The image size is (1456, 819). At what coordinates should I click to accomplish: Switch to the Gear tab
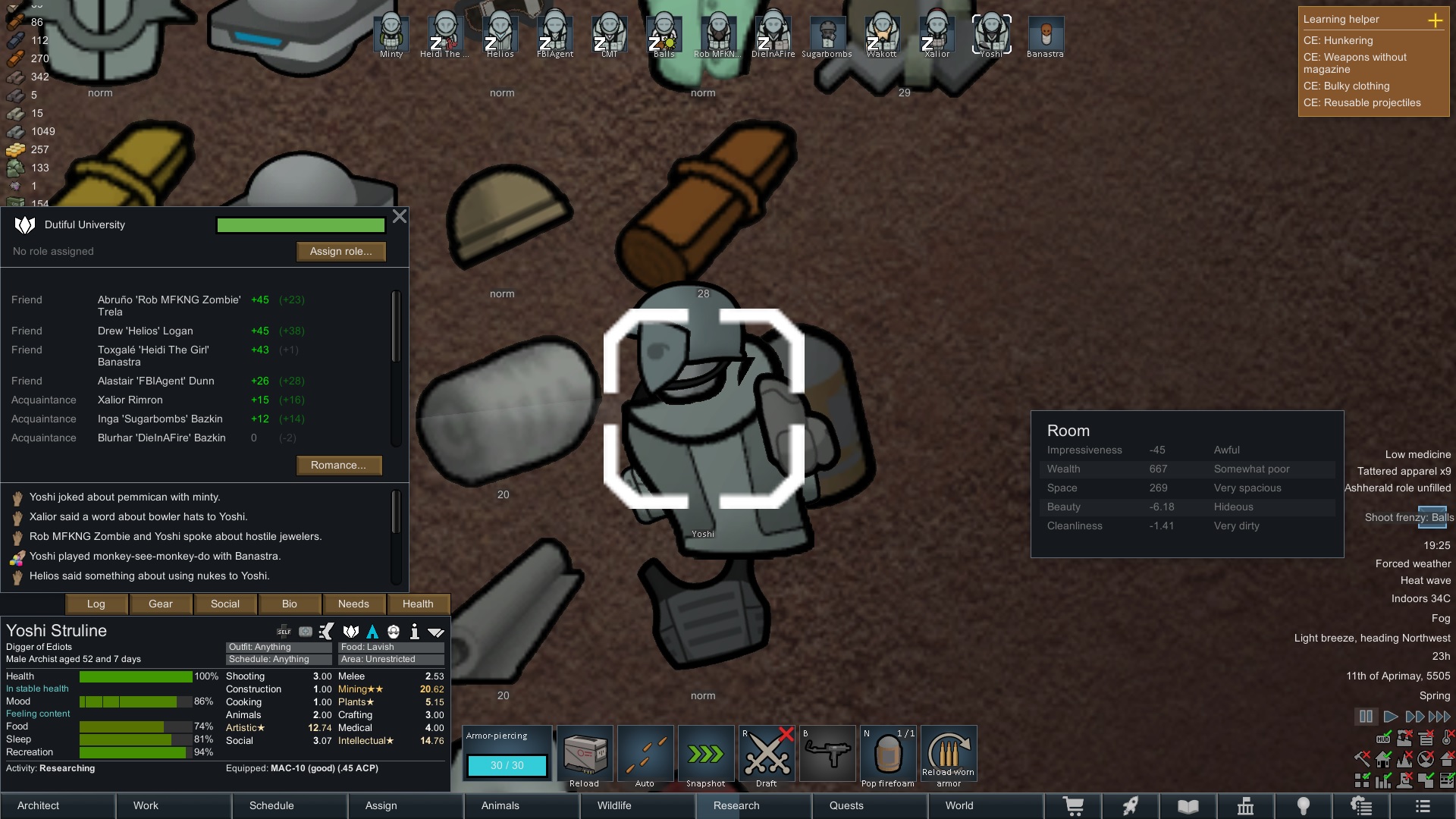coord(161,604)
